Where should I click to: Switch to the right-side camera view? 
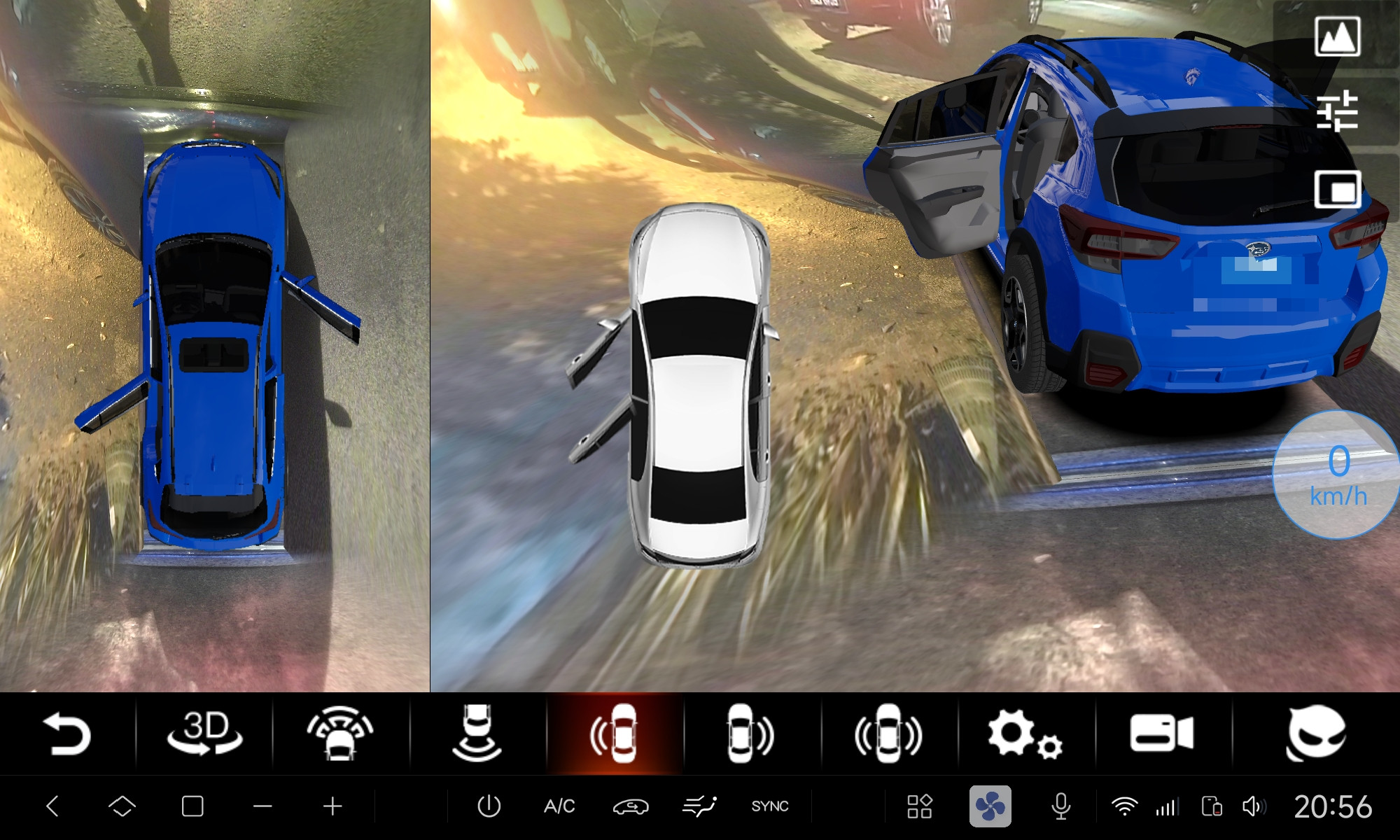coord(750,734)
